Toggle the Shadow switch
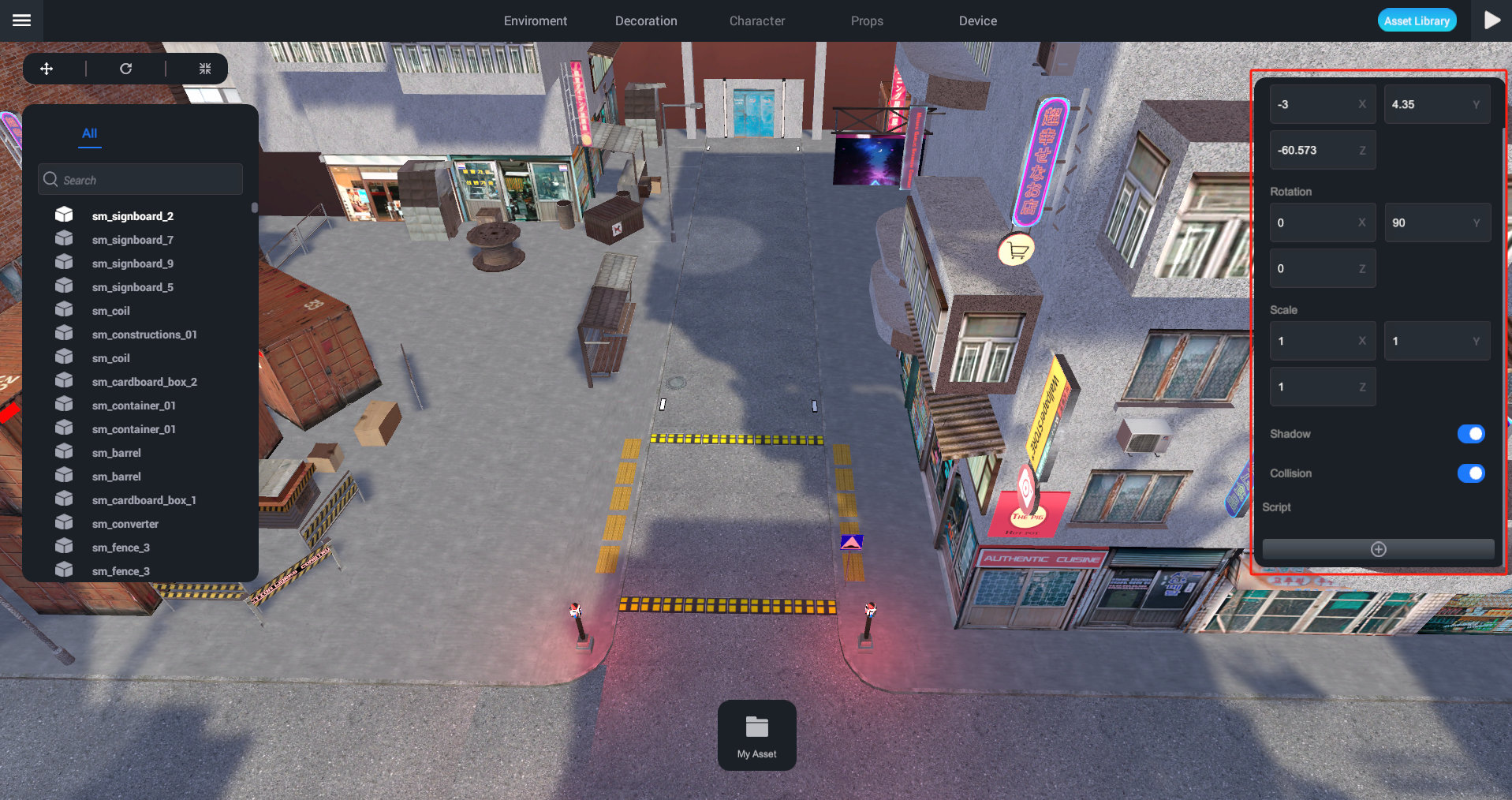 (x=1470, y=434)
